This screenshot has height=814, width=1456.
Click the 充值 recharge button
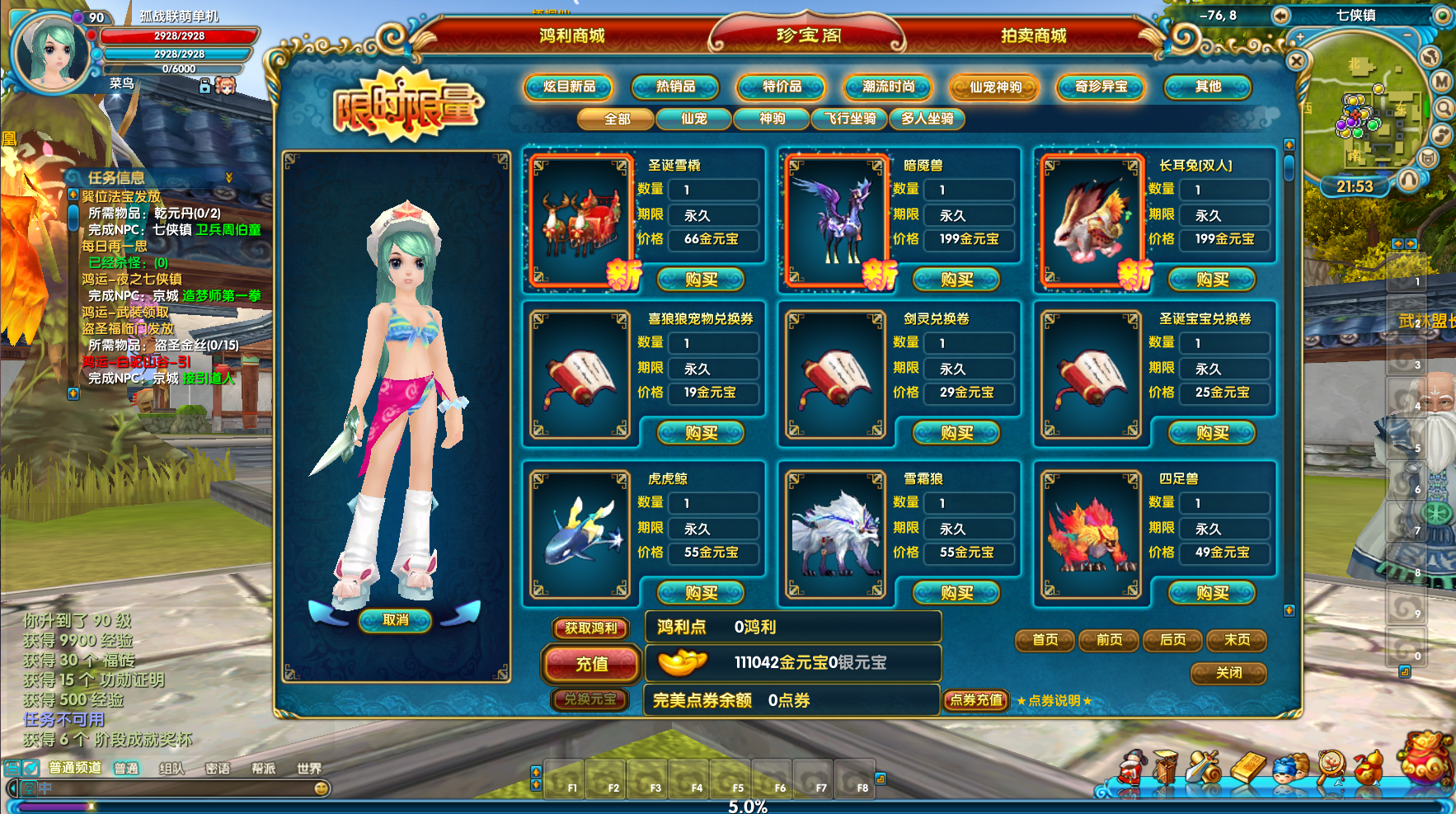[591, 664]
